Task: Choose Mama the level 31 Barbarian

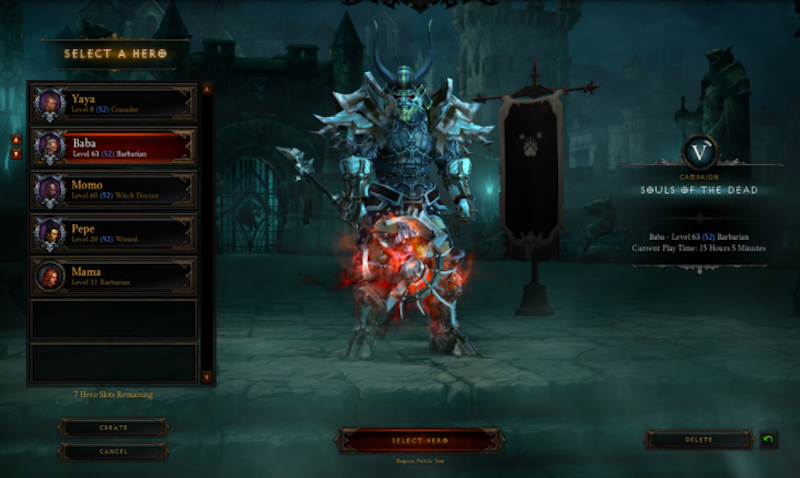Action: (113, 276)
